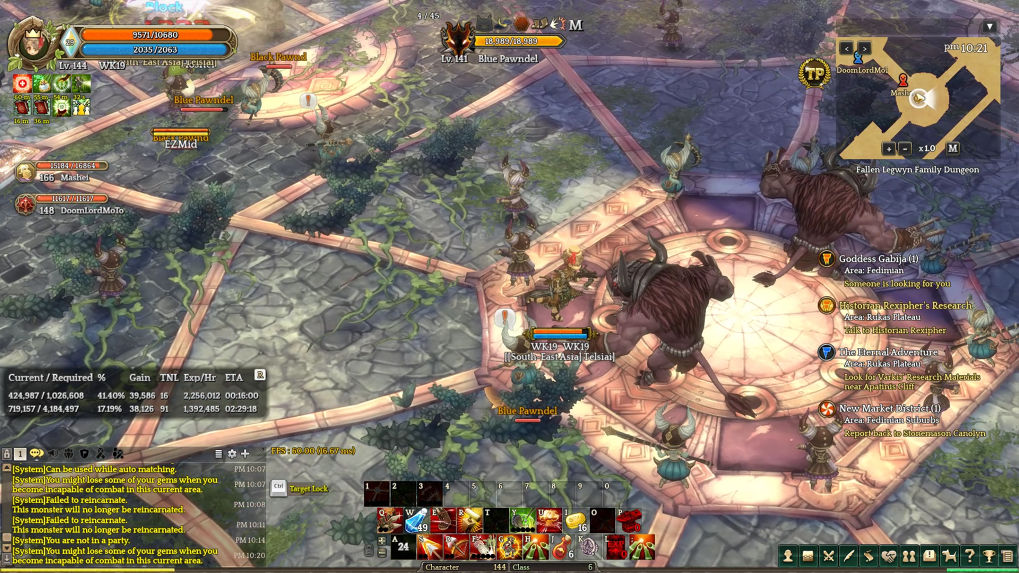
Task: Use the blue crystal item in W slot
Action: [415, 520]
